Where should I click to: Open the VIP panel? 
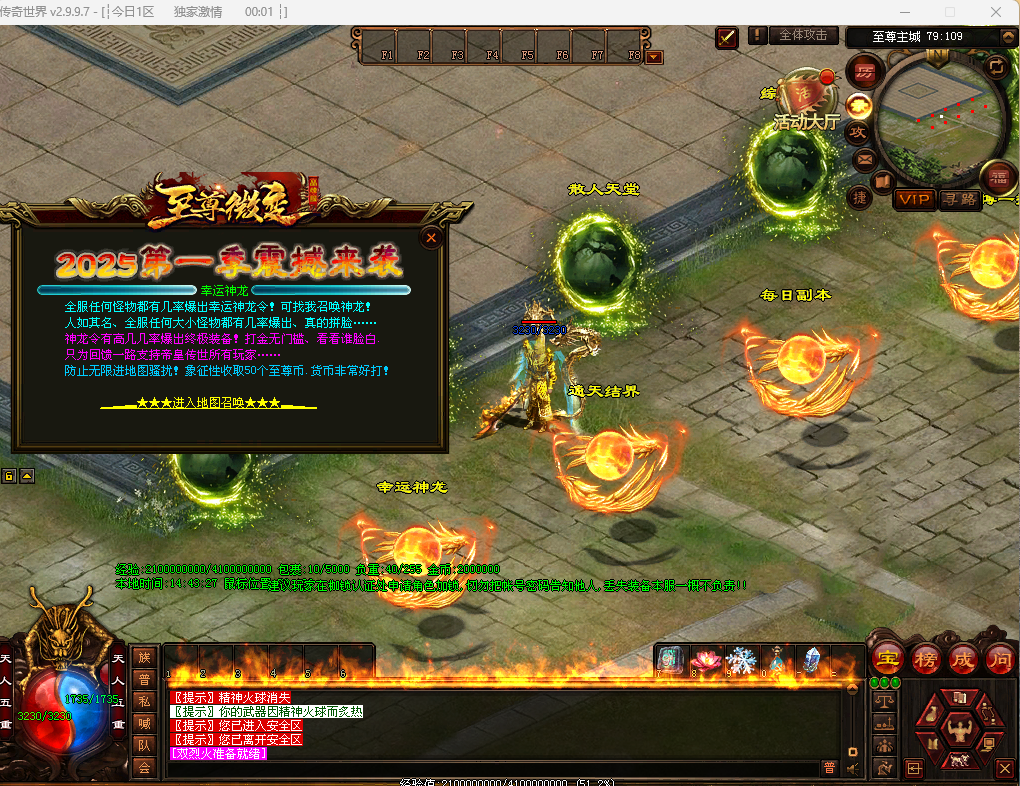coord(913,199)
